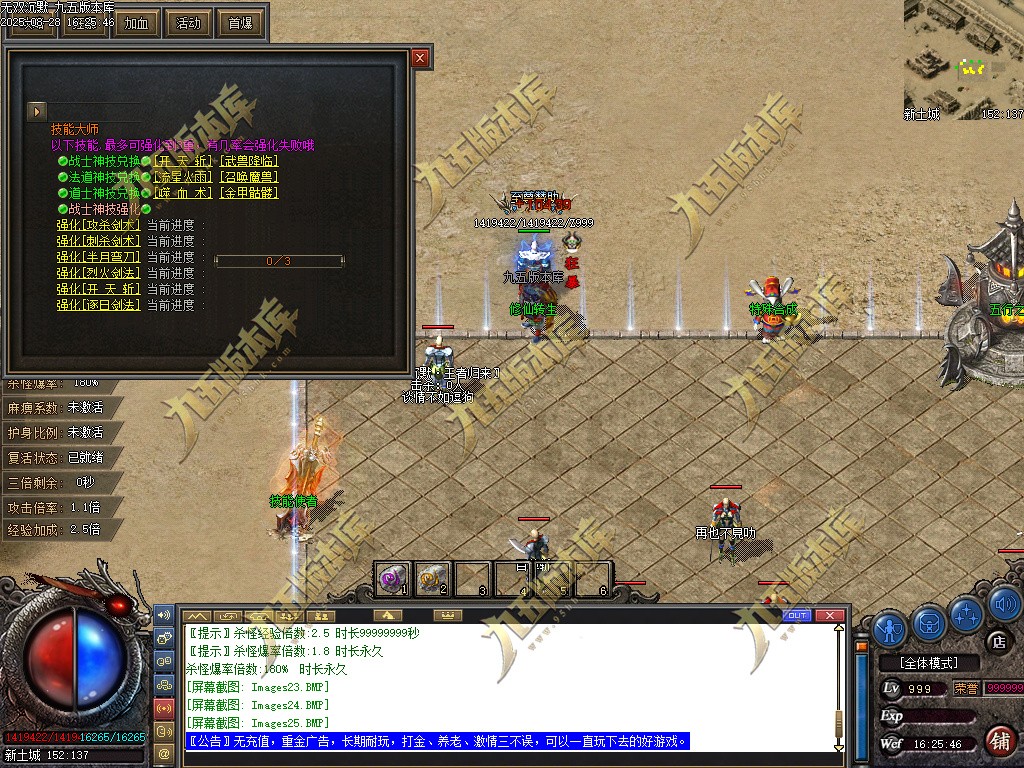Open the 活动 events menu
1024x768 pixels.
pyautogui.click(x=188, y=23)
